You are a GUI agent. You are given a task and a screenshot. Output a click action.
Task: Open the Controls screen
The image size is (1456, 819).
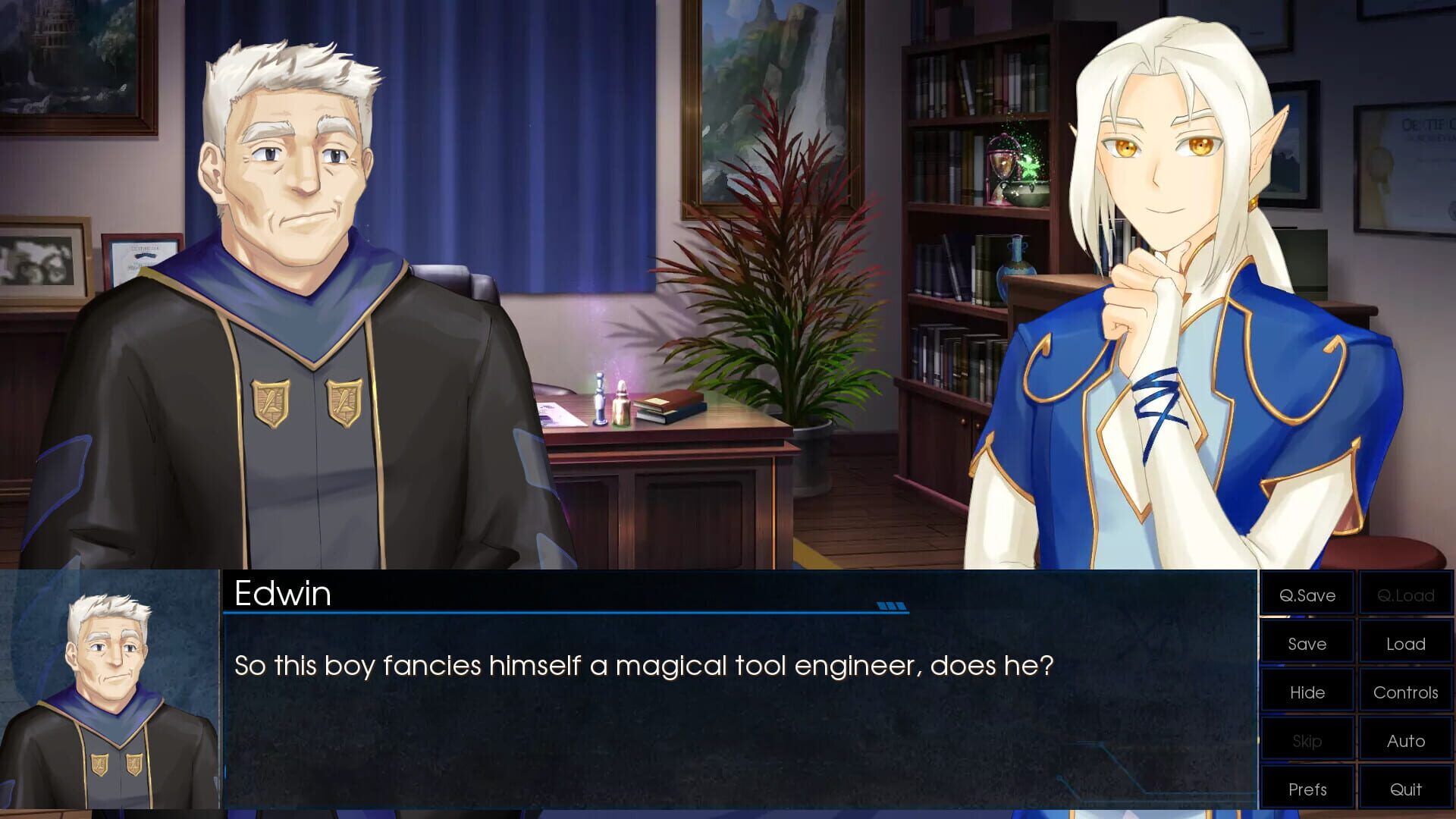[x=1405, y=692]
